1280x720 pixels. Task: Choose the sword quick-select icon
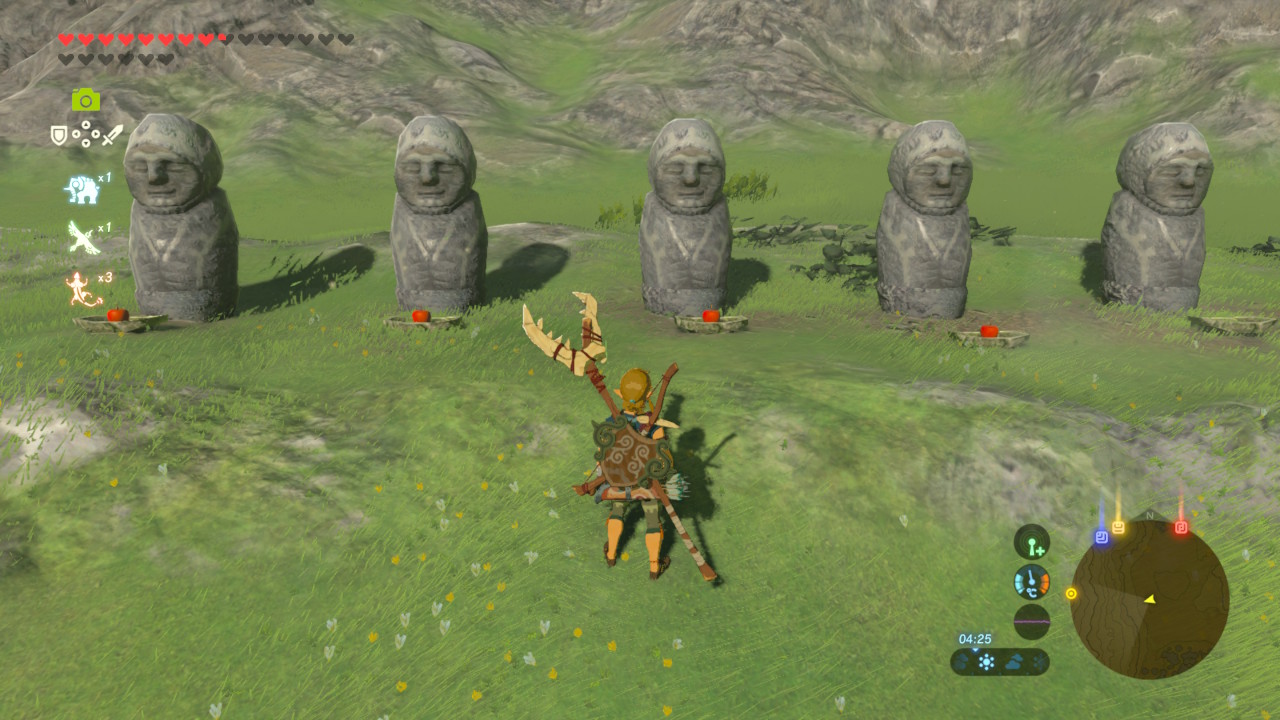[113, 134]
